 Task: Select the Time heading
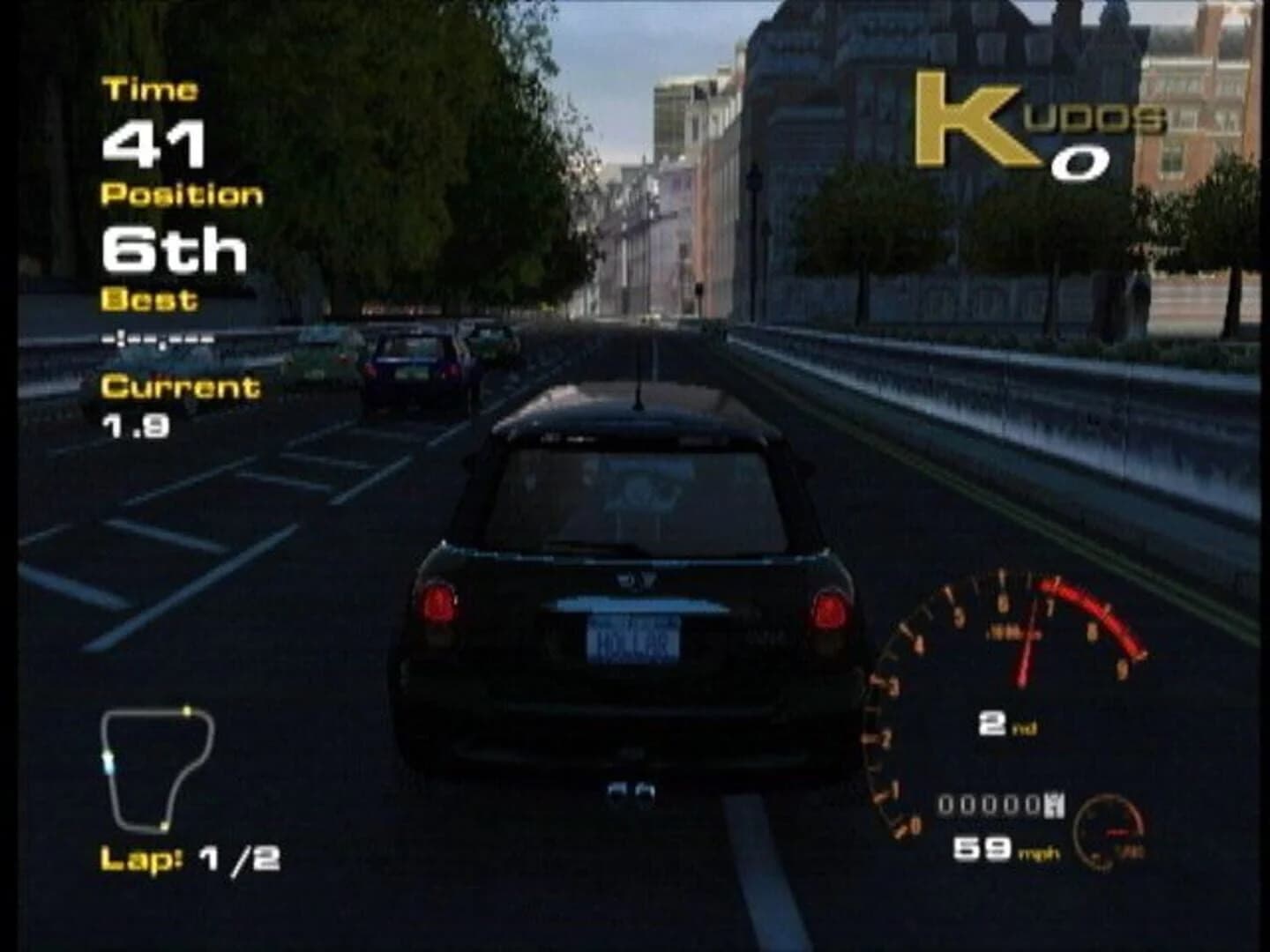150,88
